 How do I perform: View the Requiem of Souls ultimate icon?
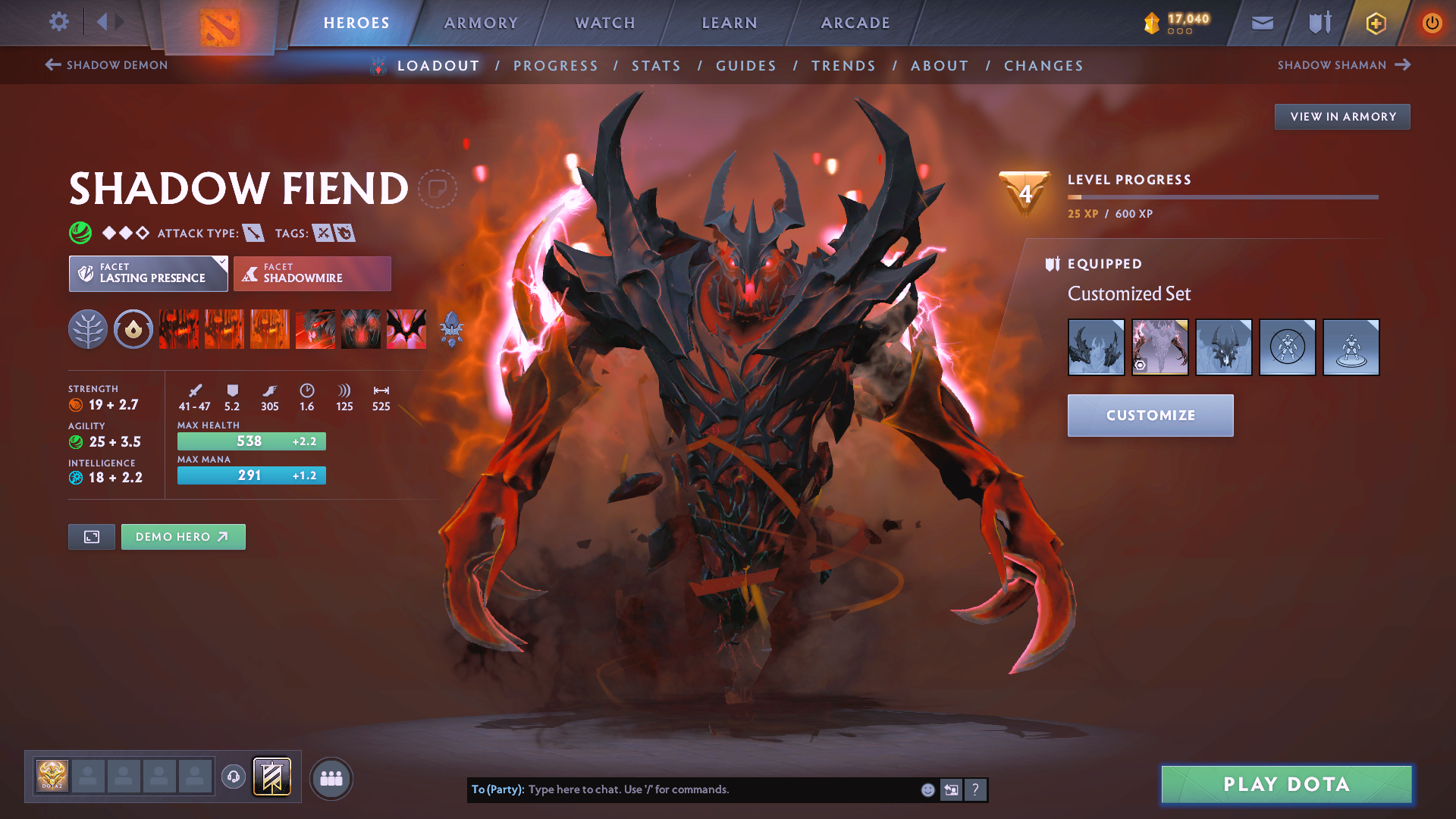(x=406, y=329)
